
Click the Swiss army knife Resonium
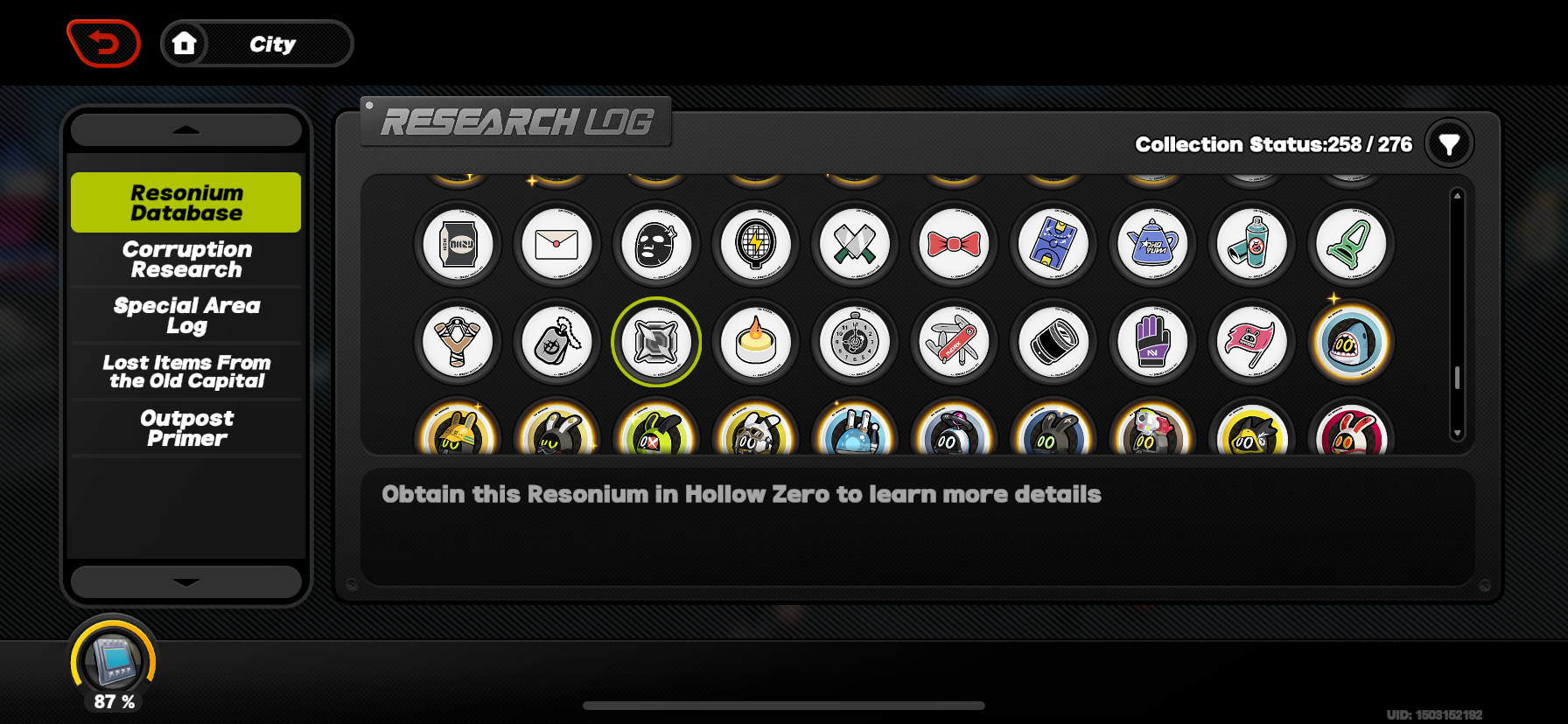pyautogui.click(x=954, y=343)
